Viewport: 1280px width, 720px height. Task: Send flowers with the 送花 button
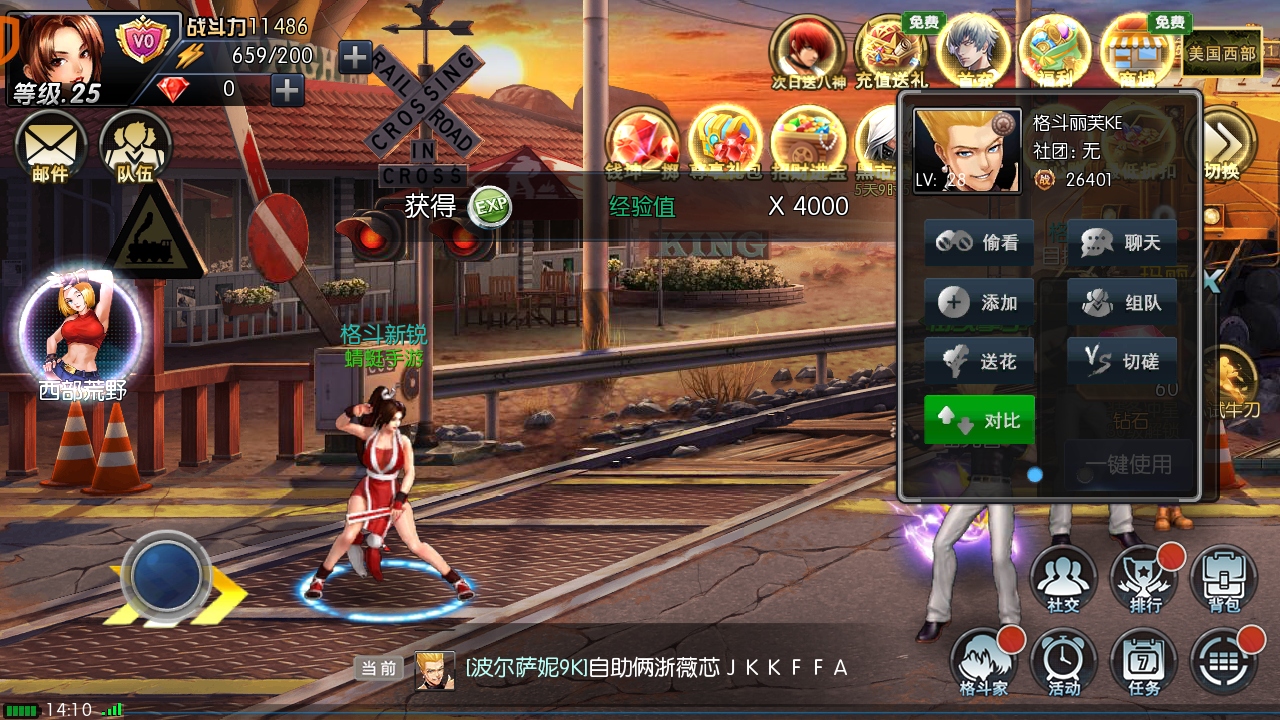click(x=978, y=361)
